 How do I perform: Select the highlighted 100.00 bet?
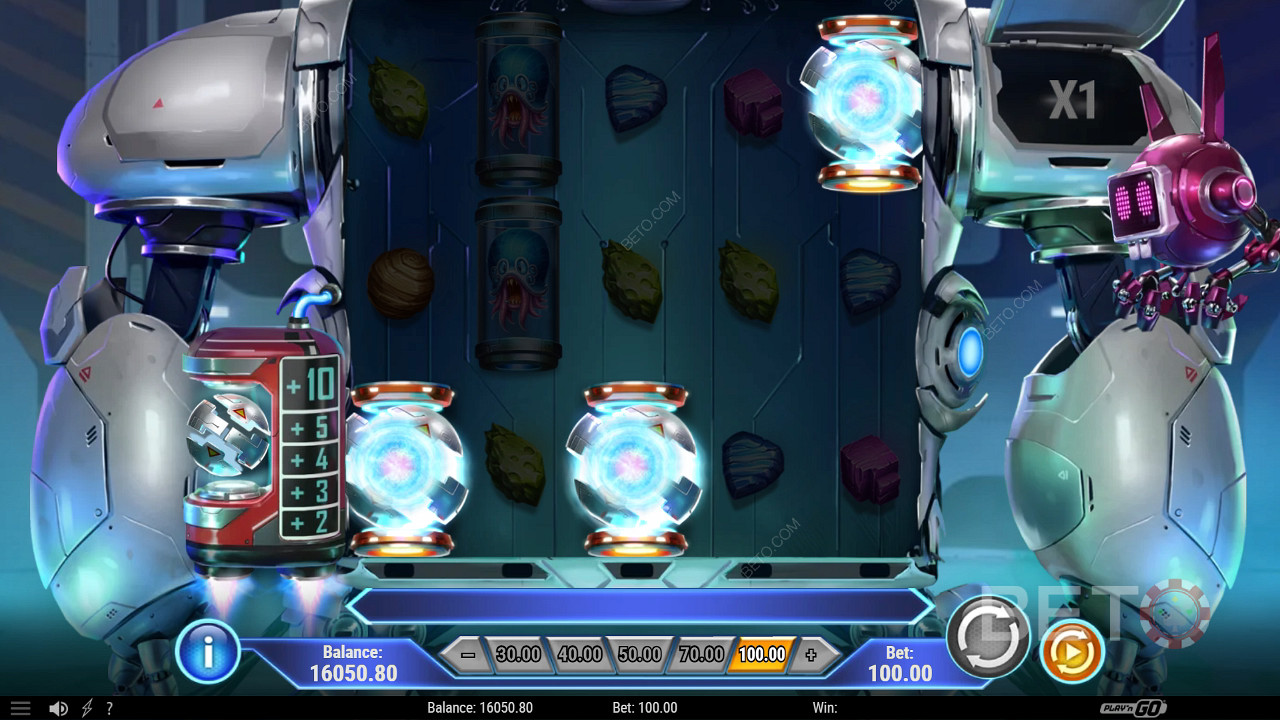pos(762,655)
